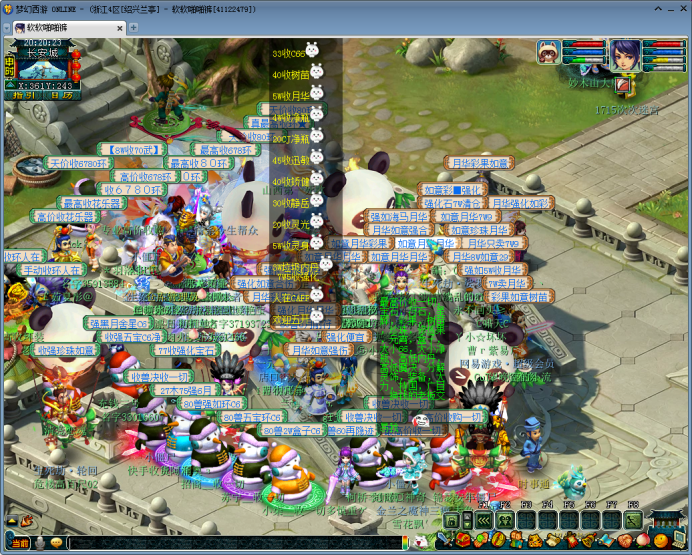Open the player character portrait
The height and width of the screenshot is (555, 692).
click(625, 53)
